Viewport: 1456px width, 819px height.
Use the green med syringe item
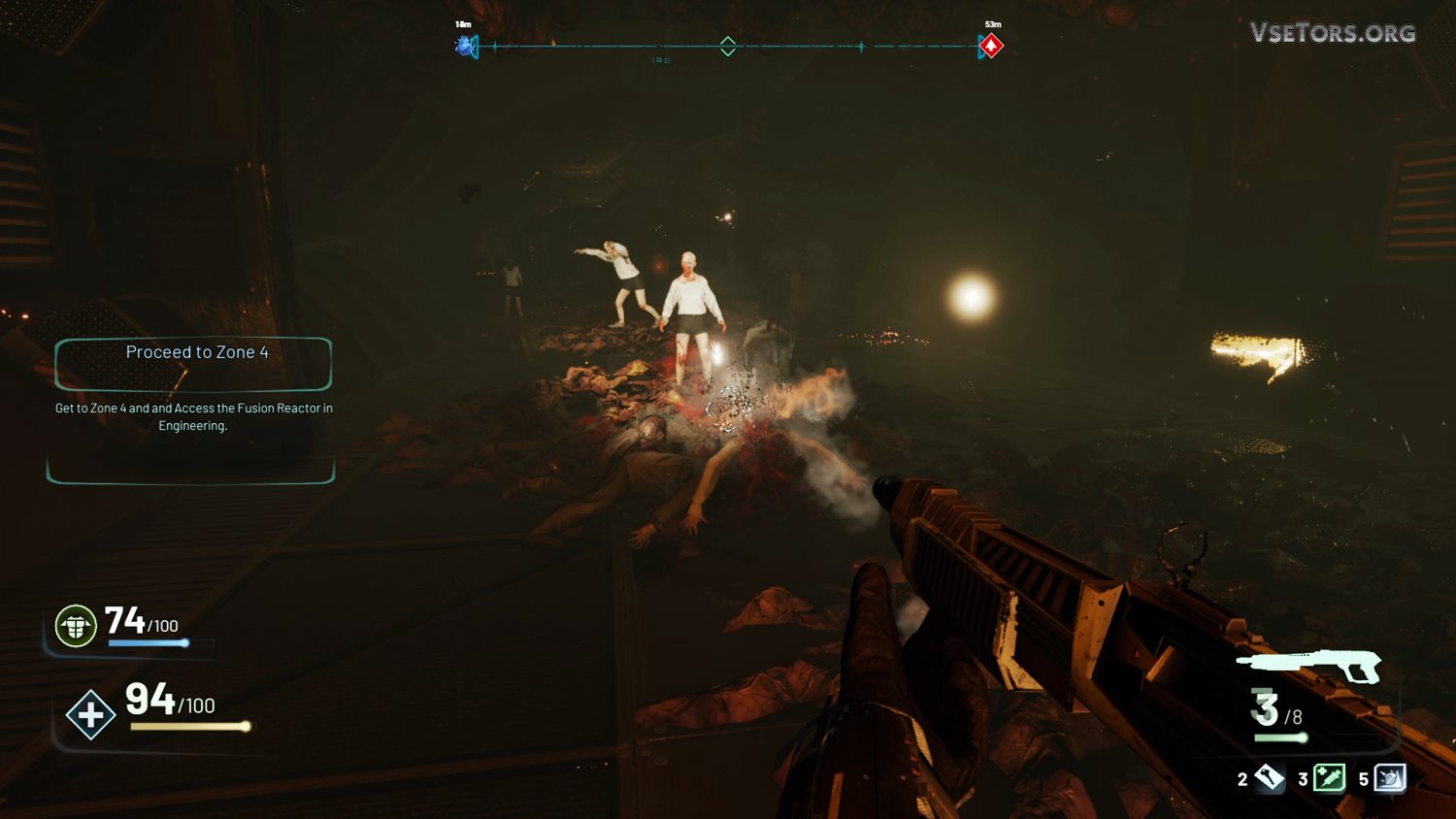[1329, 778]
